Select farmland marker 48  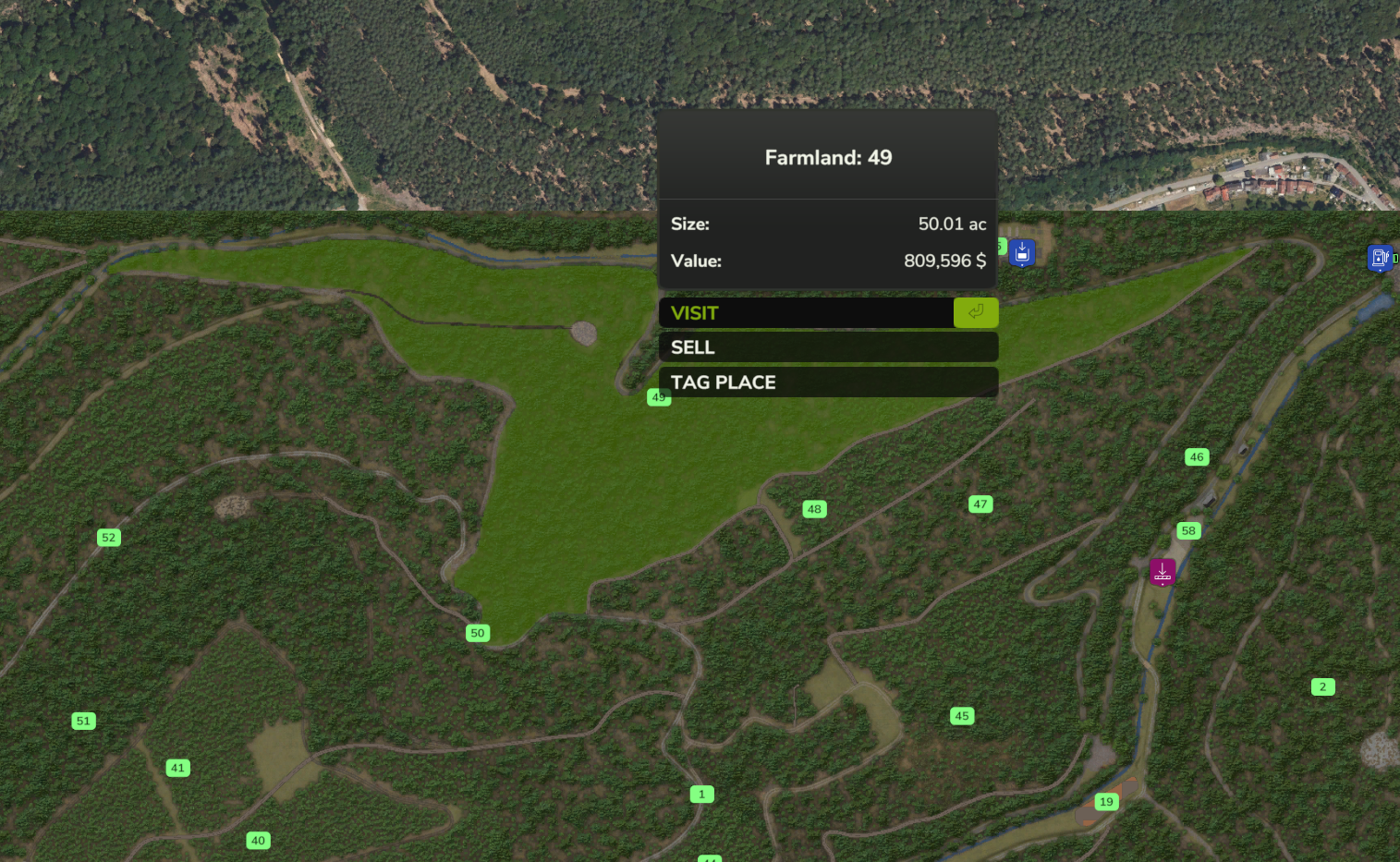pos(814,509)
